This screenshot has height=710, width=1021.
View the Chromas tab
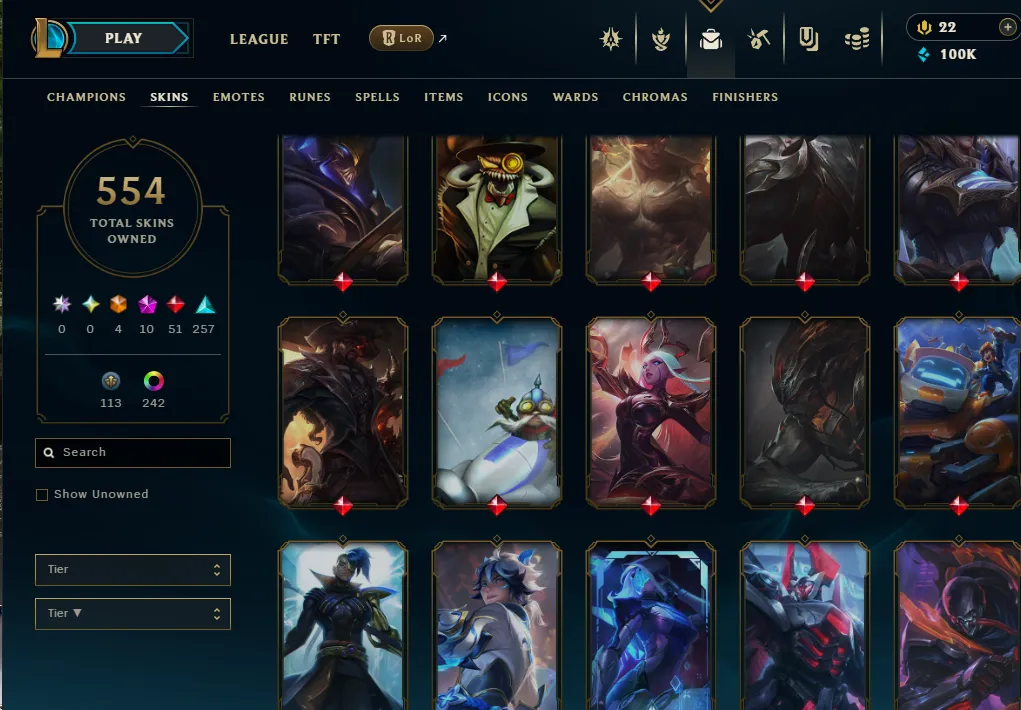pyautogui.click(x=655, y=97)
